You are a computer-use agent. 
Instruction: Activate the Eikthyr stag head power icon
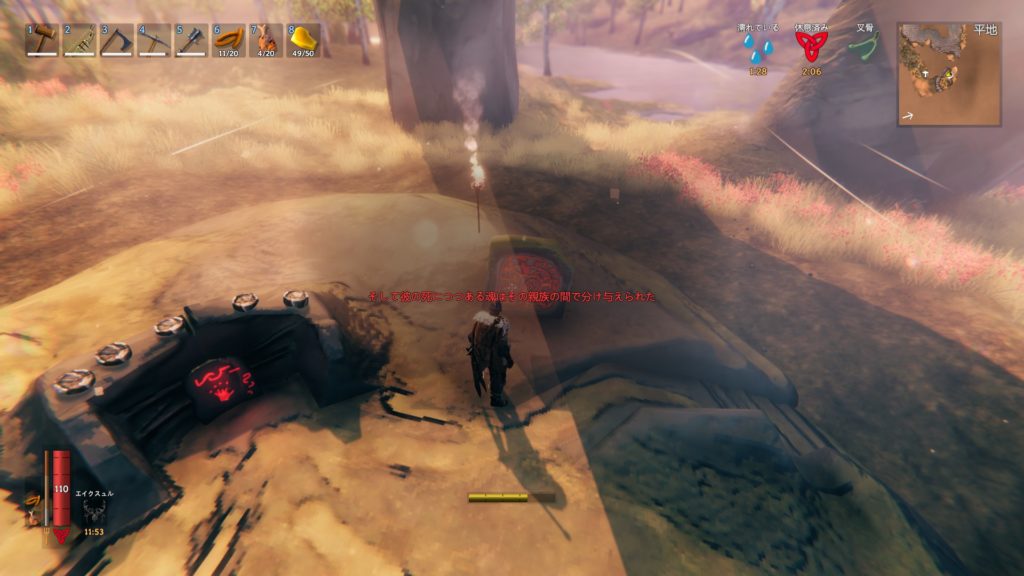95,512
